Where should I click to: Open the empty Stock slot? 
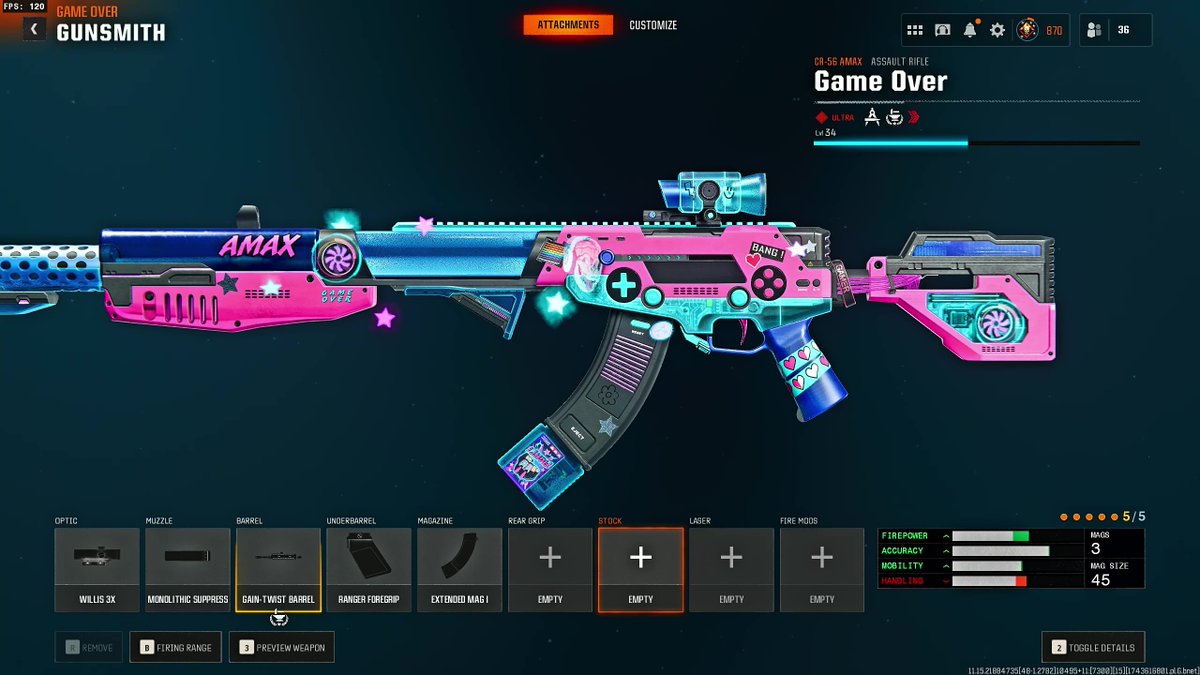pos(641,569)
